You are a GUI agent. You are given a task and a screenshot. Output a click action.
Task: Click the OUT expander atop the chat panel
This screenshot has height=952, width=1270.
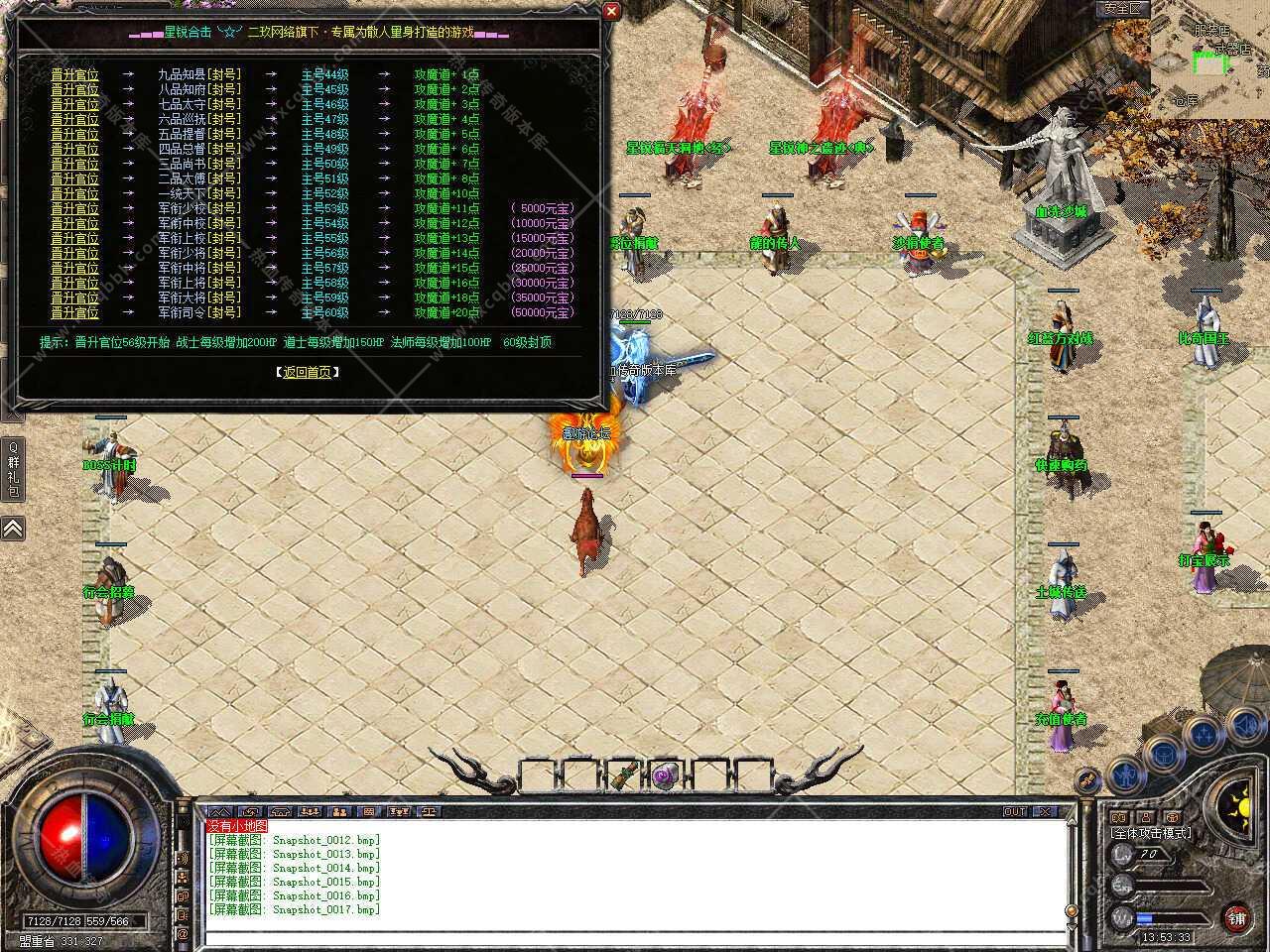coord(1014,811)
